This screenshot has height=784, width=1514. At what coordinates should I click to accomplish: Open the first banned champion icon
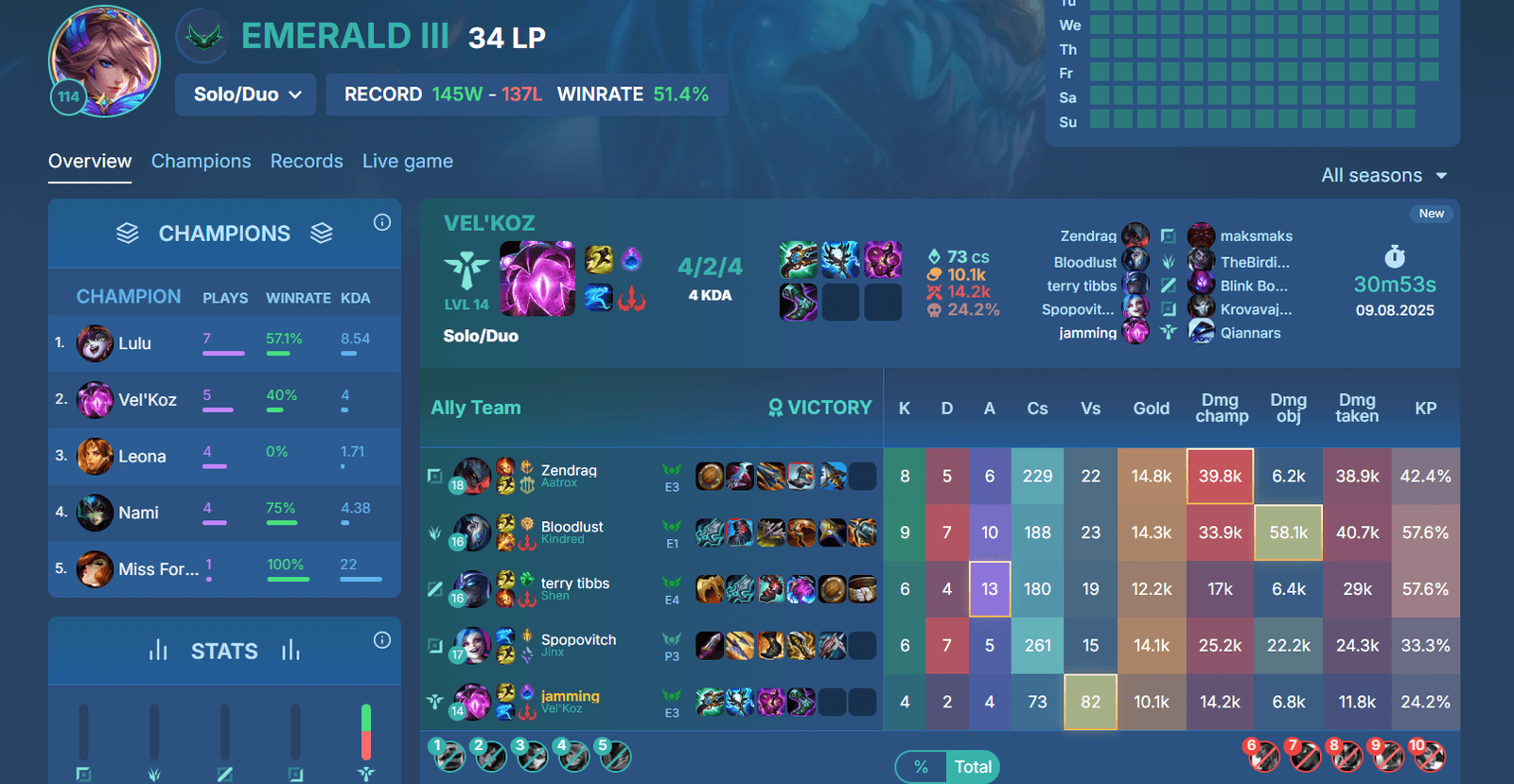coord(450,758)
